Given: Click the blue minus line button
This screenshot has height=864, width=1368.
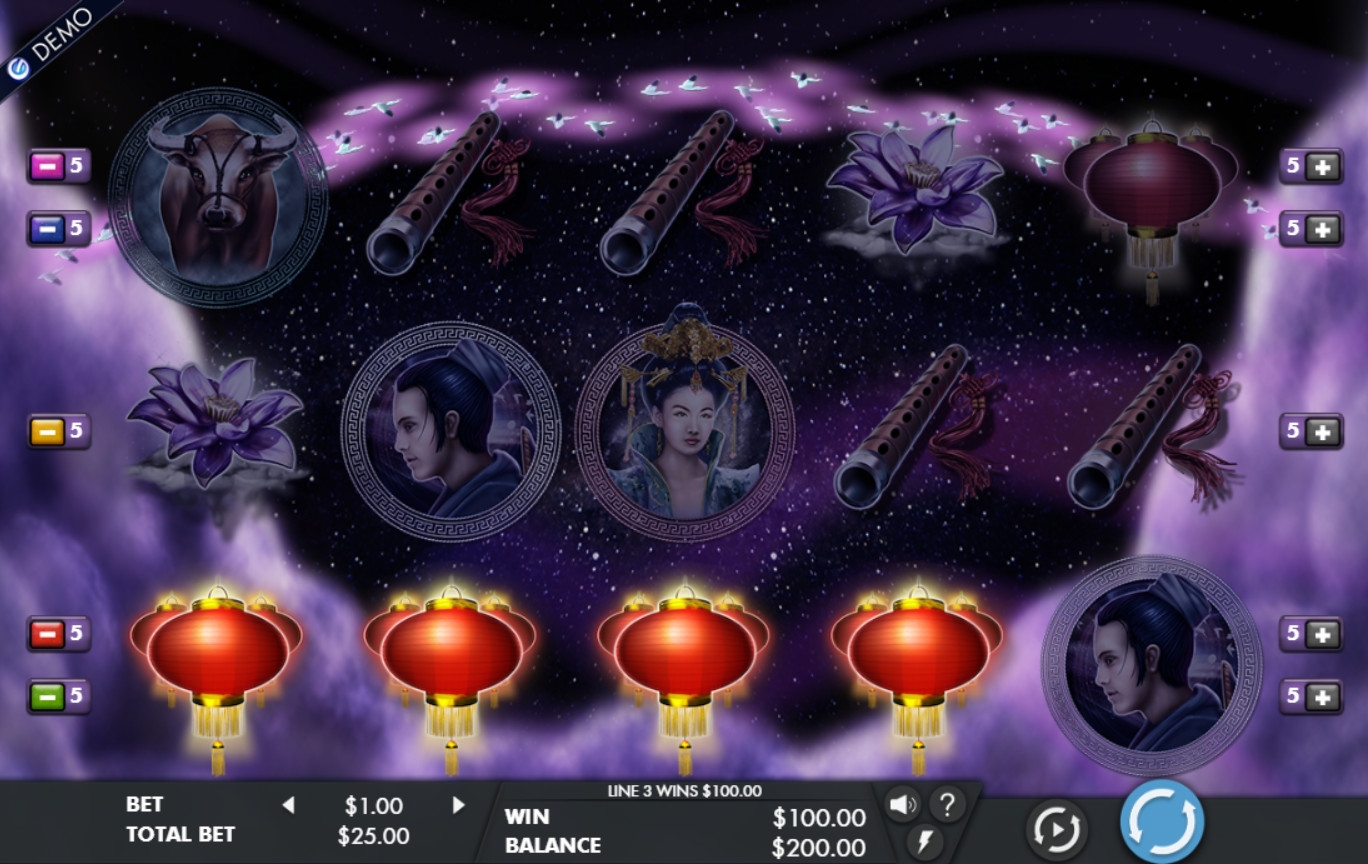Looking at the screenshot, I should [46, 229].
